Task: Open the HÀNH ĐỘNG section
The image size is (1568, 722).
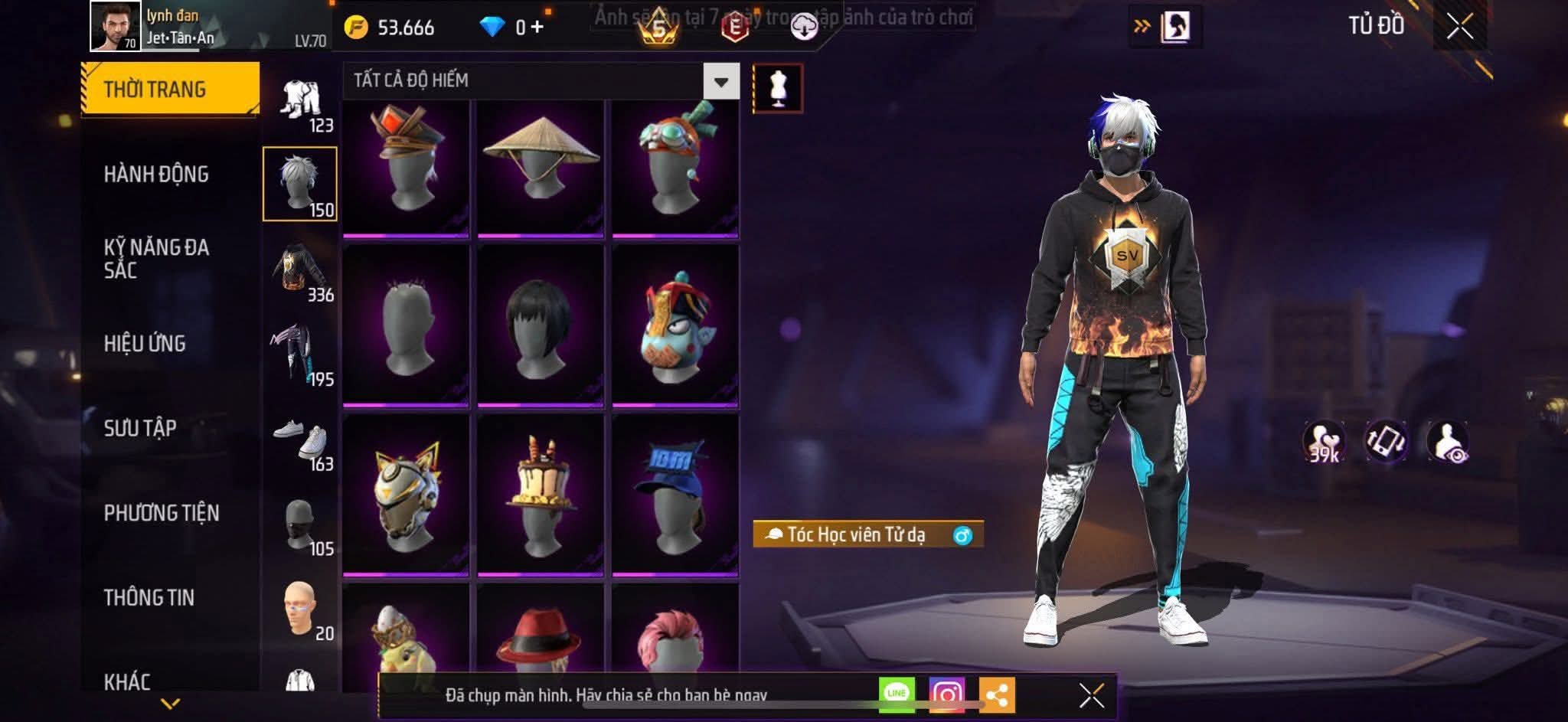Action: (x=156, y=175)
